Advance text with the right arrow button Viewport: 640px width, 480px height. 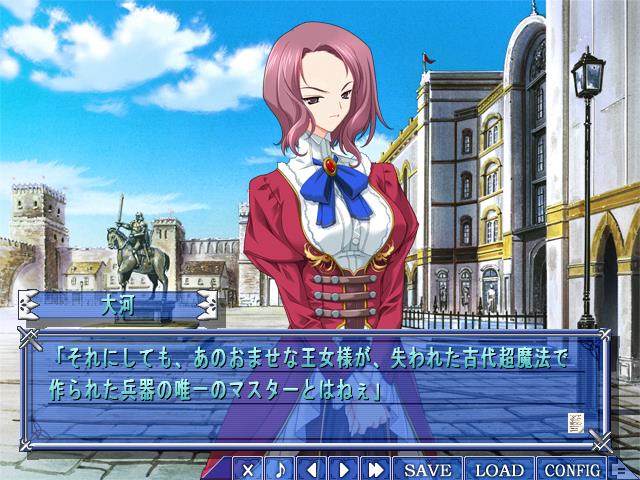(x=344, y=469)
